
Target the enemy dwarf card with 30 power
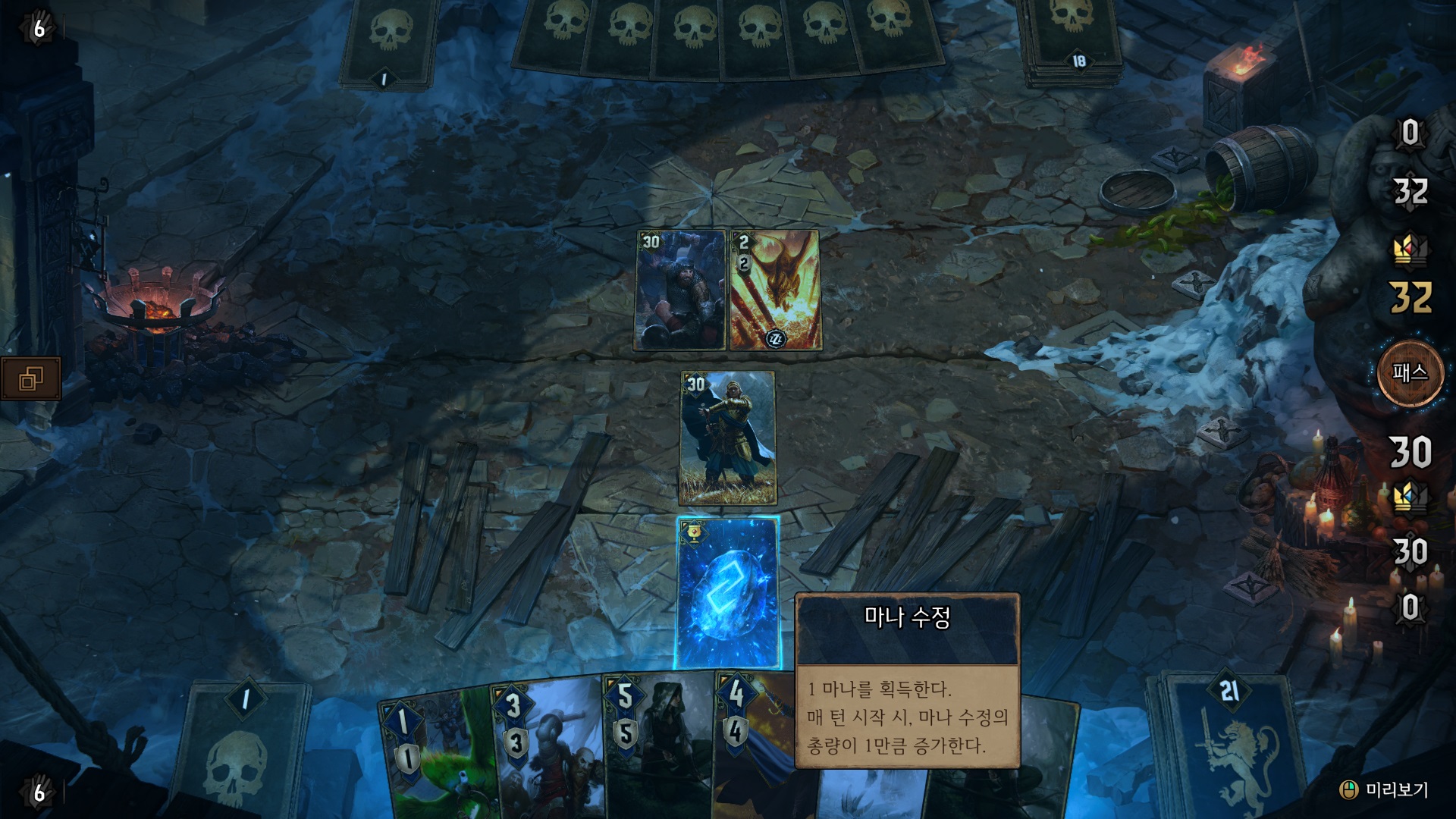680,290
